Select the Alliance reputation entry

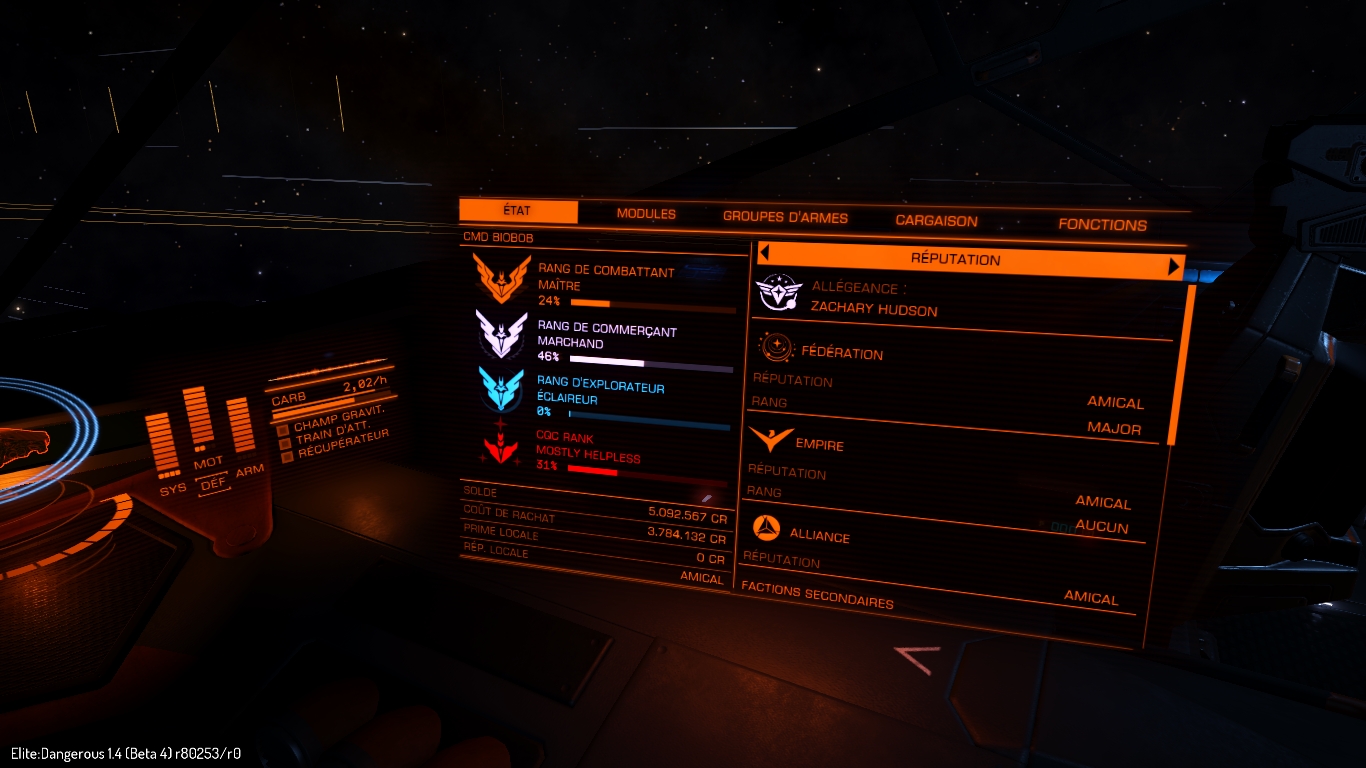click(x=819, y=536)
